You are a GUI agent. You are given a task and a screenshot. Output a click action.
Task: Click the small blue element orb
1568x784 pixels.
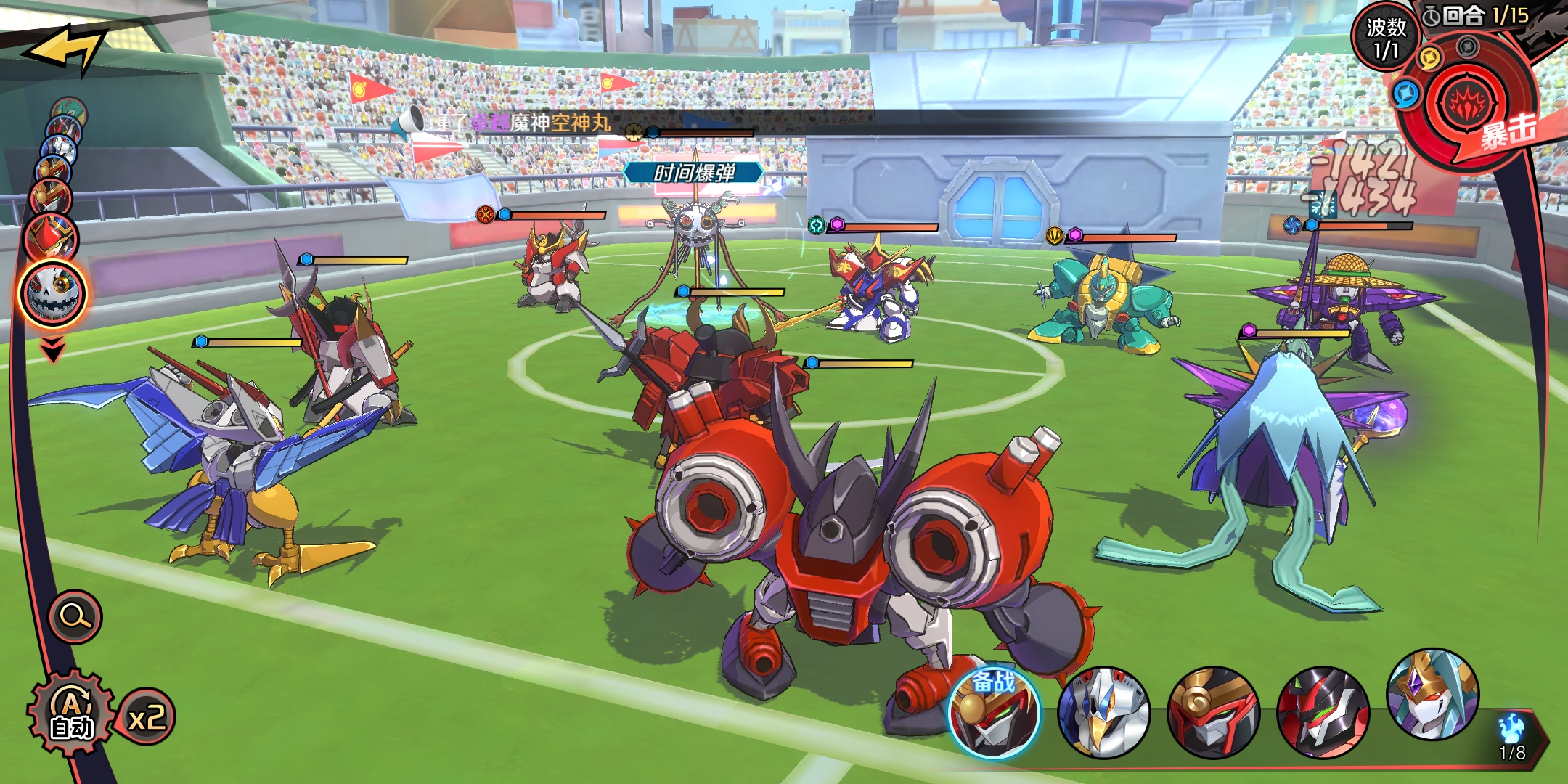point(1406,94)
